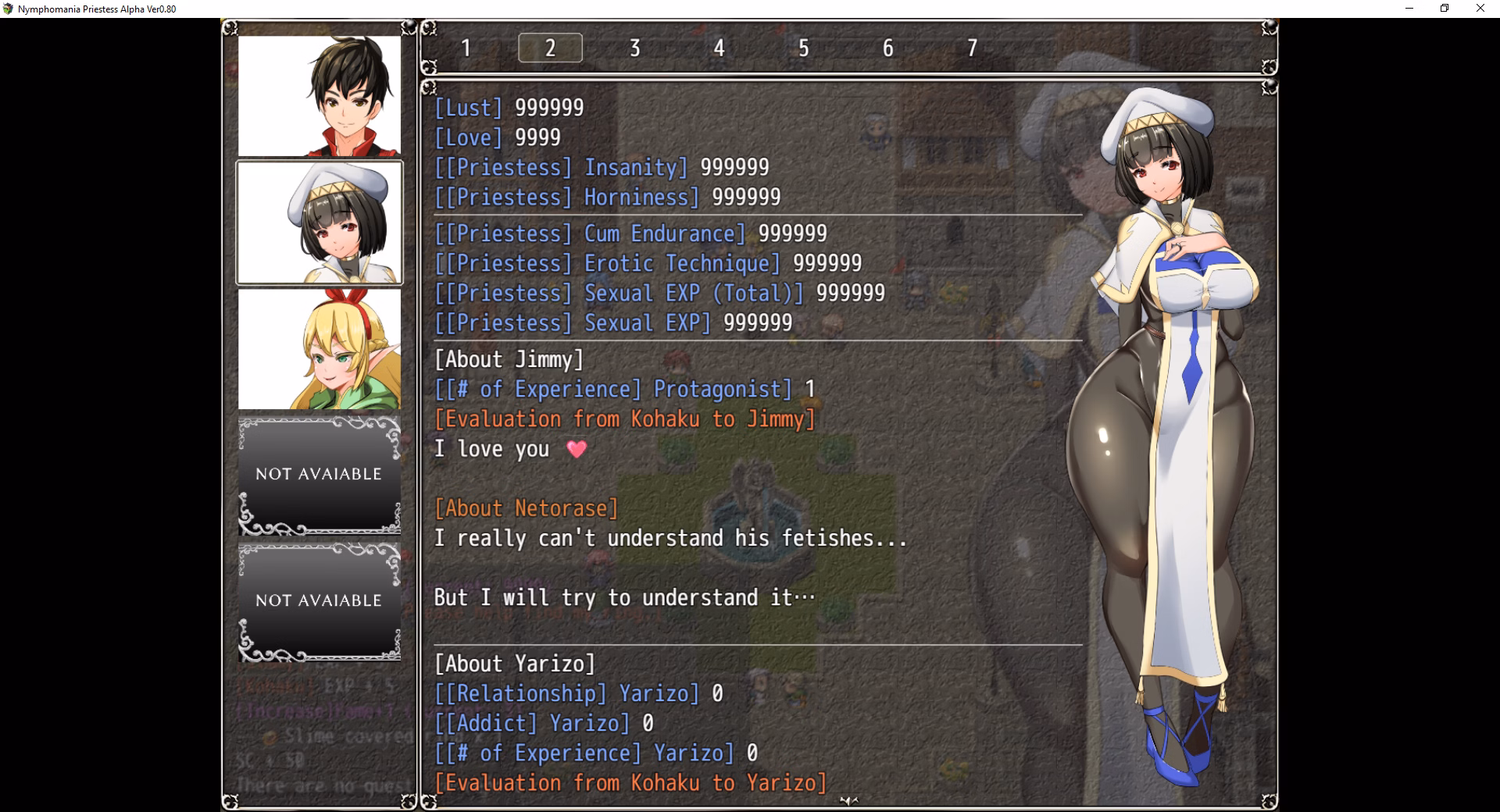Screen dimensions: 1500x812
Task: Switch to page tab 1
Action: 466,48
